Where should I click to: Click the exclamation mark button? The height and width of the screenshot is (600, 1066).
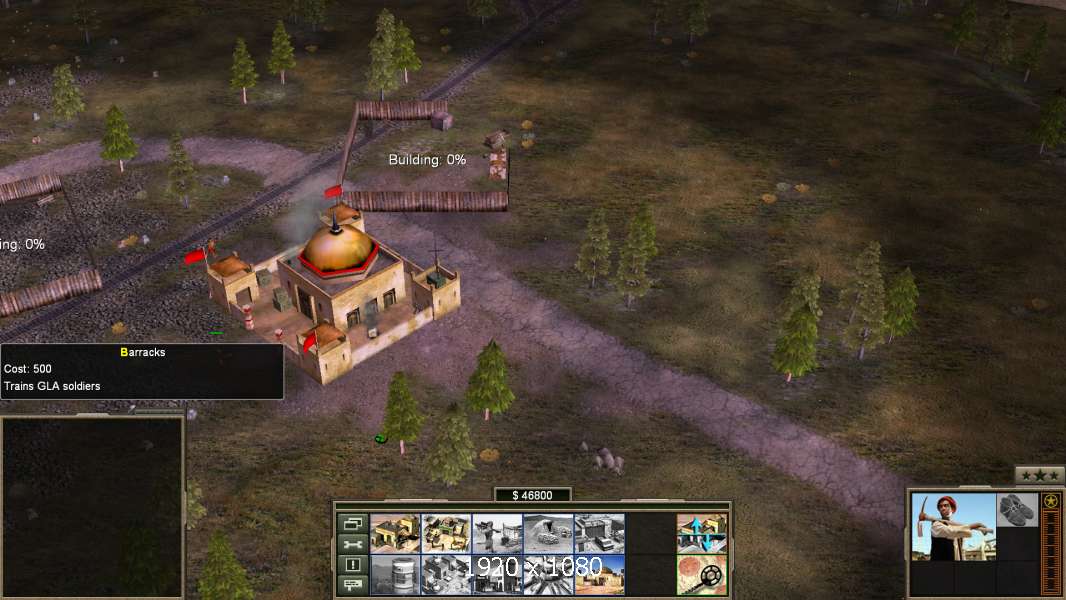tap(352, 565)
